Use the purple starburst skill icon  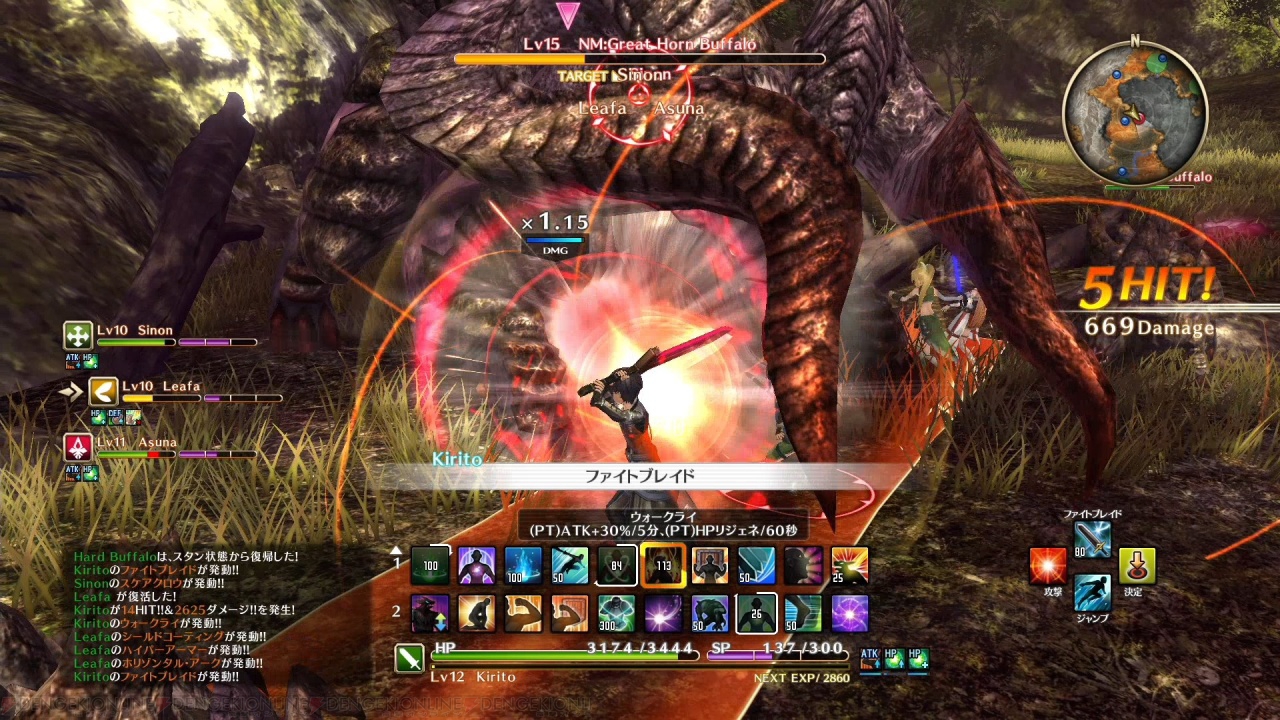tap(663, 613)
